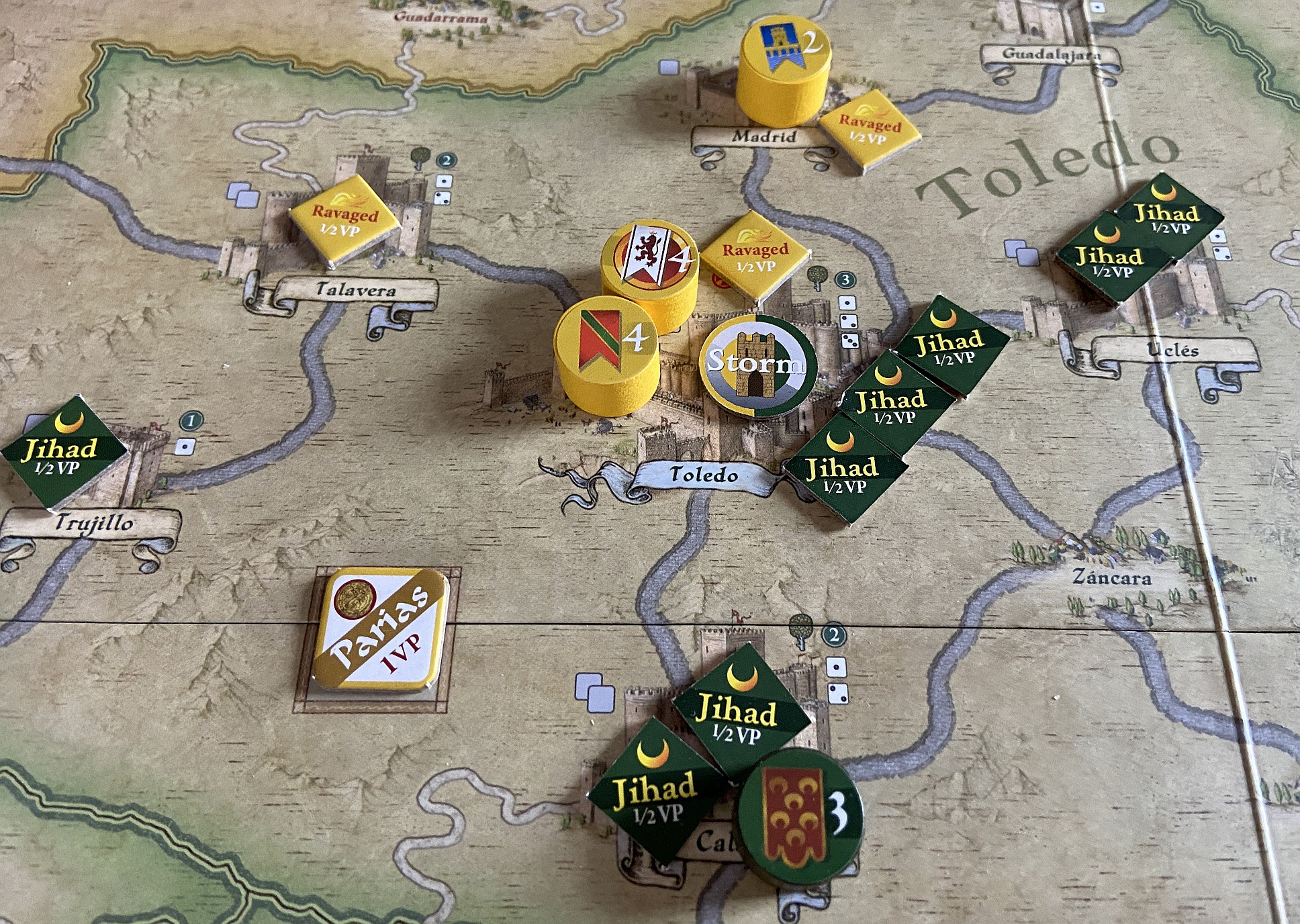Click the Ravaged marker at Talavera
This screenshot has height=924, width=1300.
(x=344, y=220)
